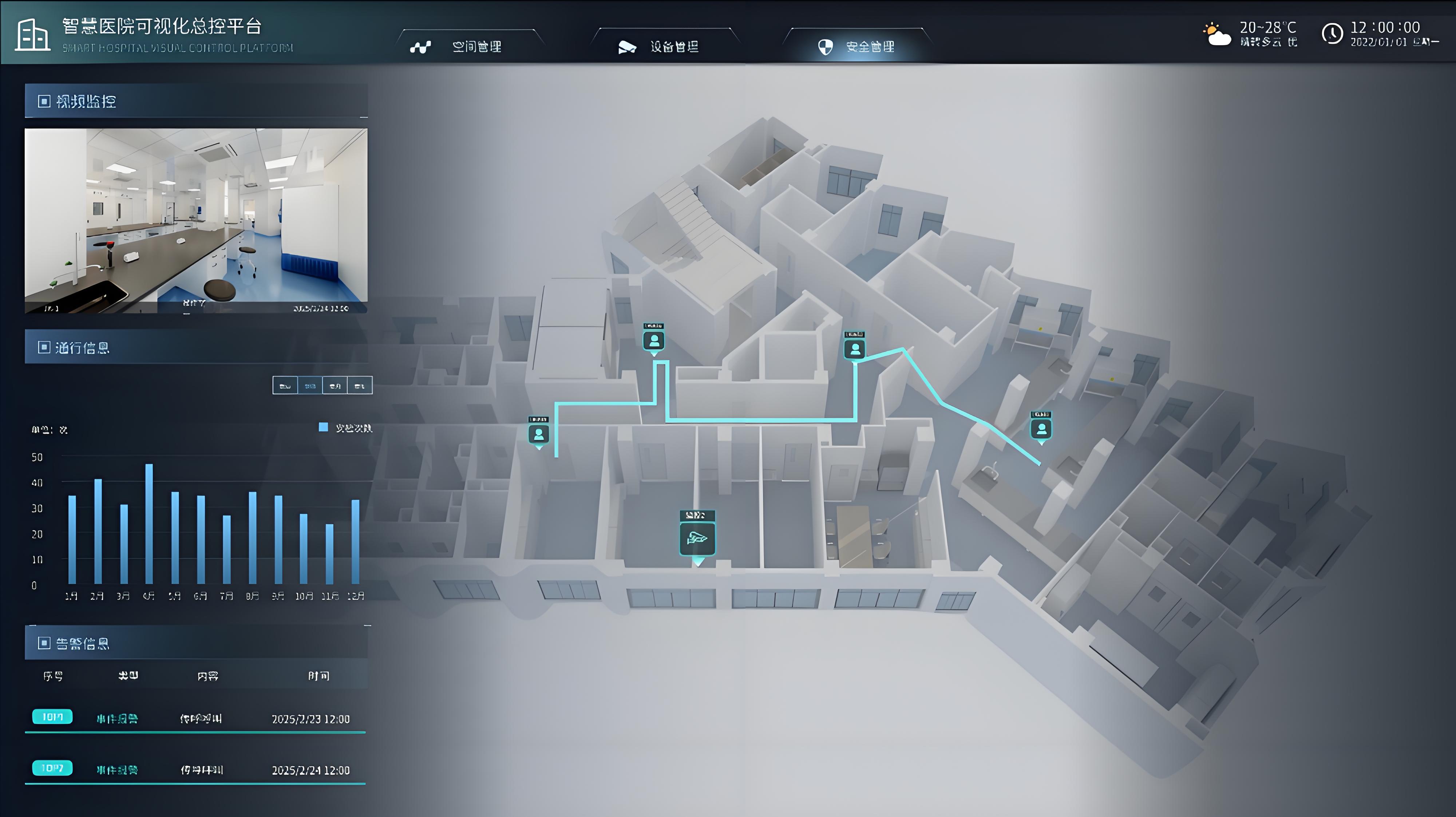The width and height of the screenshot is (1456, 817).
Task: Choose the highlighted blue chart range button
Action: [310, 386]
